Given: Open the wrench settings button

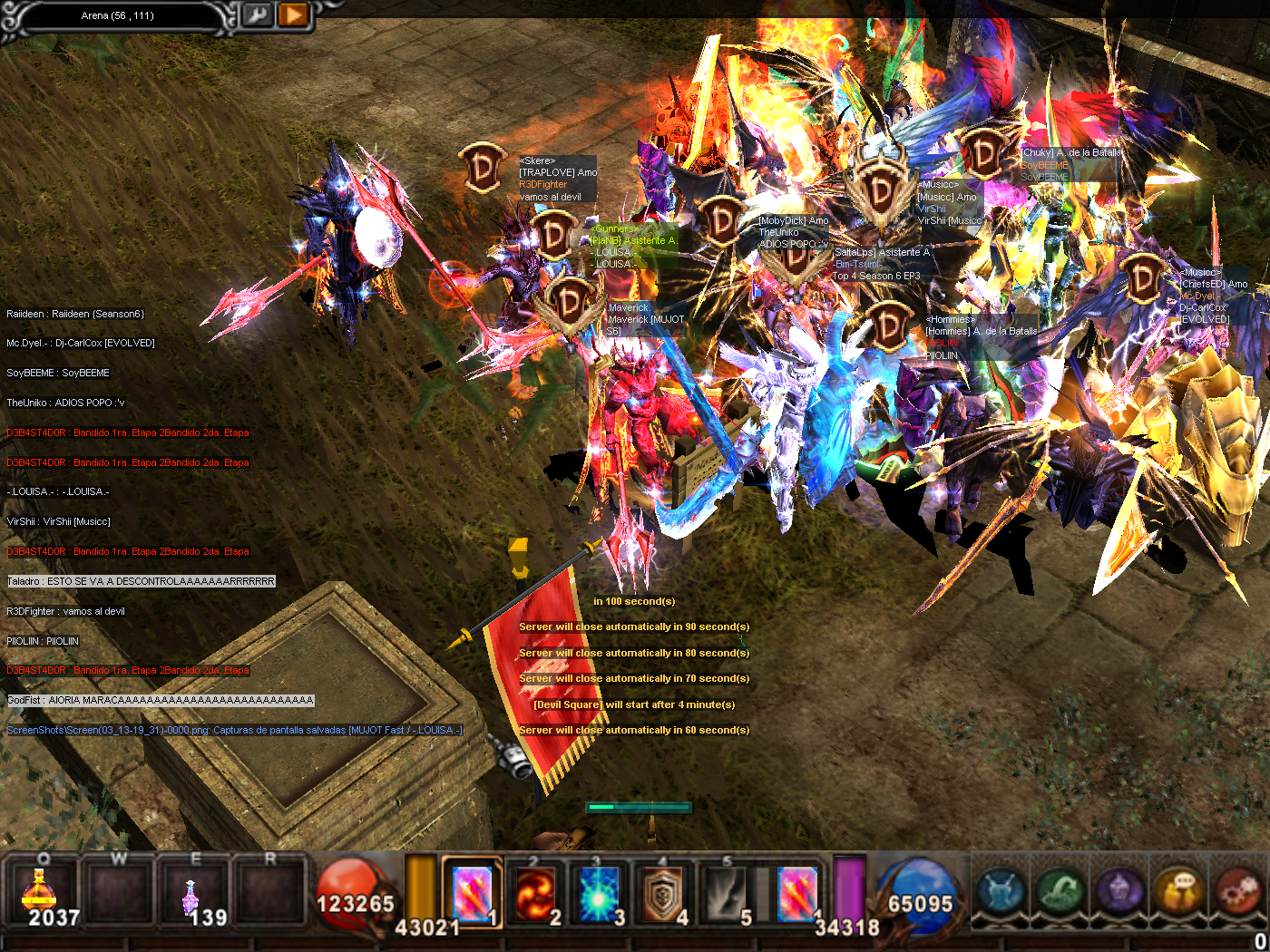Looking at the screenshot, I should [258, 15].
